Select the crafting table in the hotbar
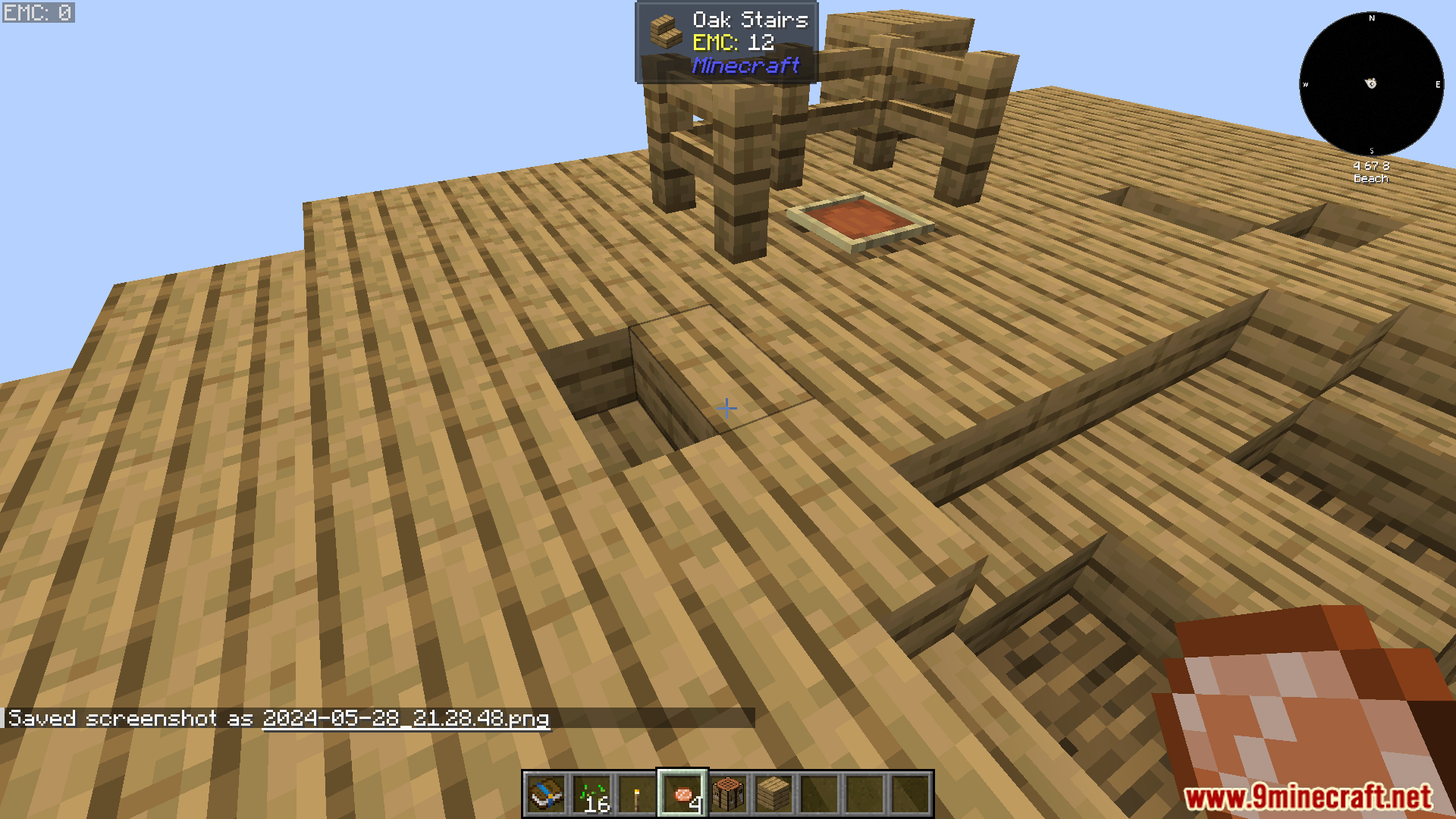Screen dimensions: 1456x819 [729, 797]
